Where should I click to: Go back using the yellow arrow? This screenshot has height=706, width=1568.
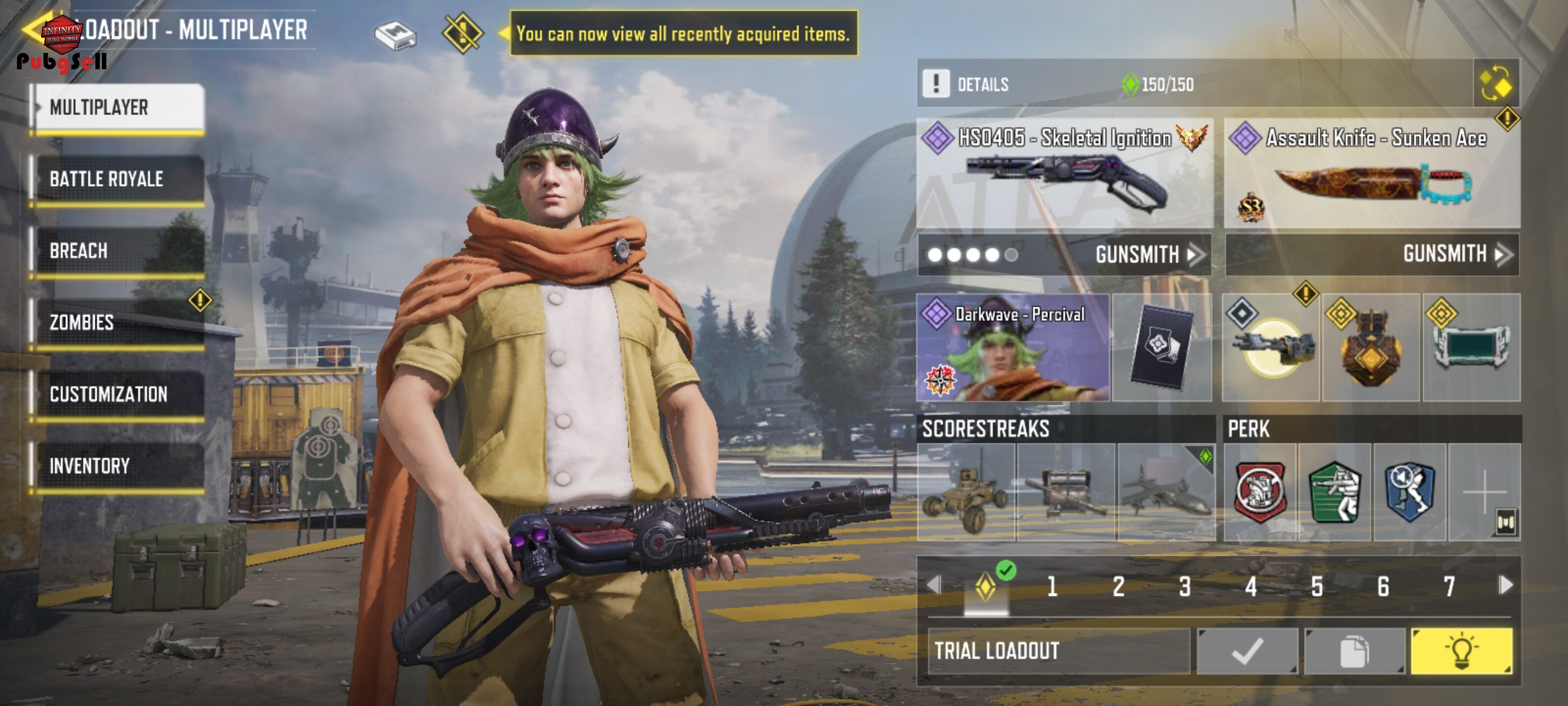31,29
